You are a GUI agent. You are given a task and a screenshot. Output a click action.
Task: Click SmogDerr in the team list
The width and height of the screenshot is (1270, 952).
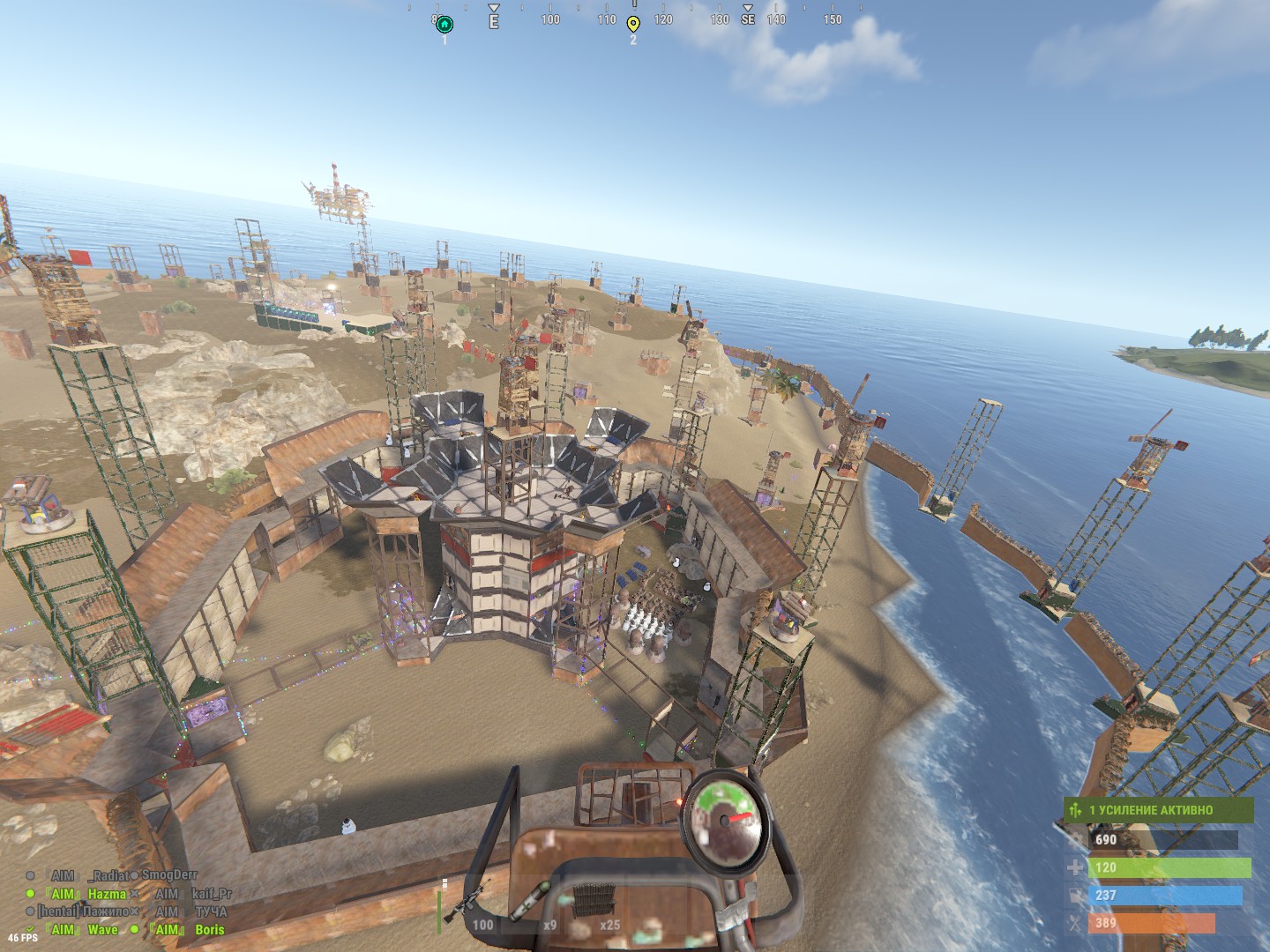(x=169, y=875)
